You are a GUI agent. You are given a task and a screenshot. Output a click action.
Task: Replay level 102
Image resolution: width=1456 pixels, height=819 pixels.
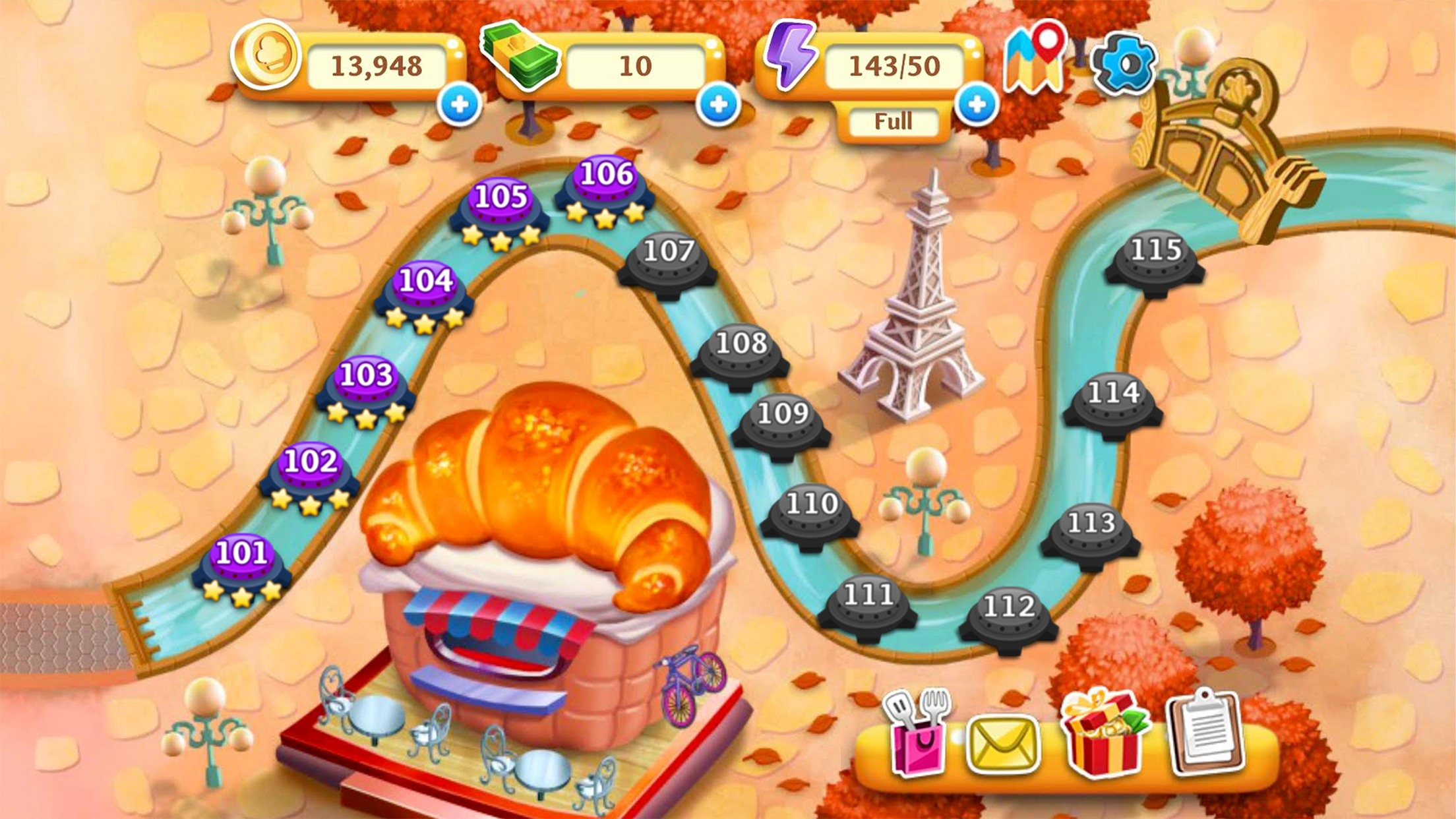click(310, 471)
